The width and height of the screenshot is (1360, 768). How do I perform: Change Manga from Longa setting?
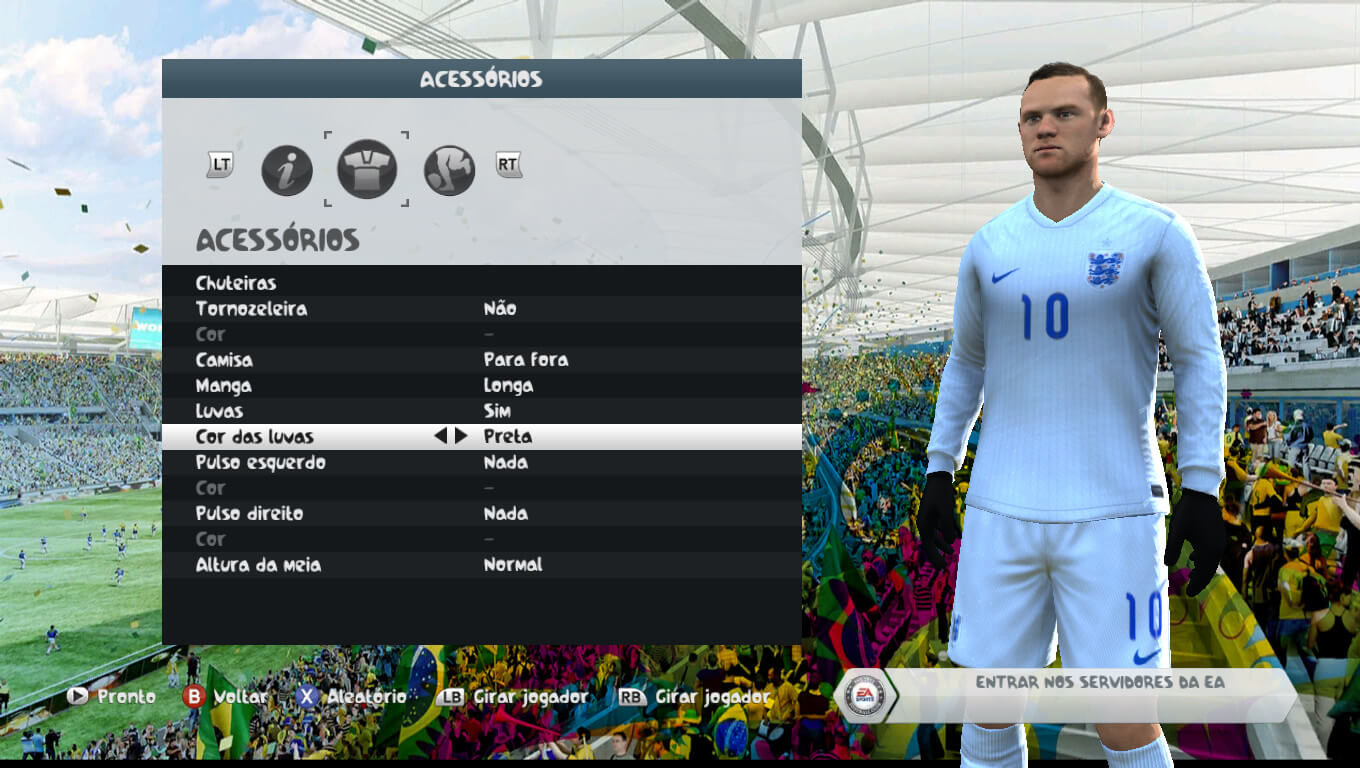click(508, 385)
